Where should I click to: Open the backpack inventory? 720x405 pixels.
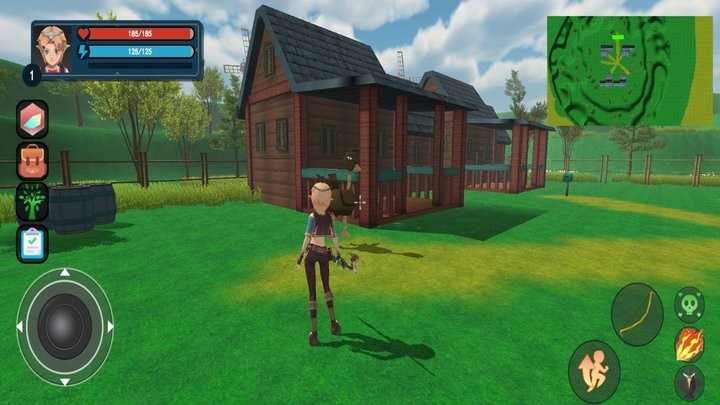pyautogui.click(x=32, y=160)
